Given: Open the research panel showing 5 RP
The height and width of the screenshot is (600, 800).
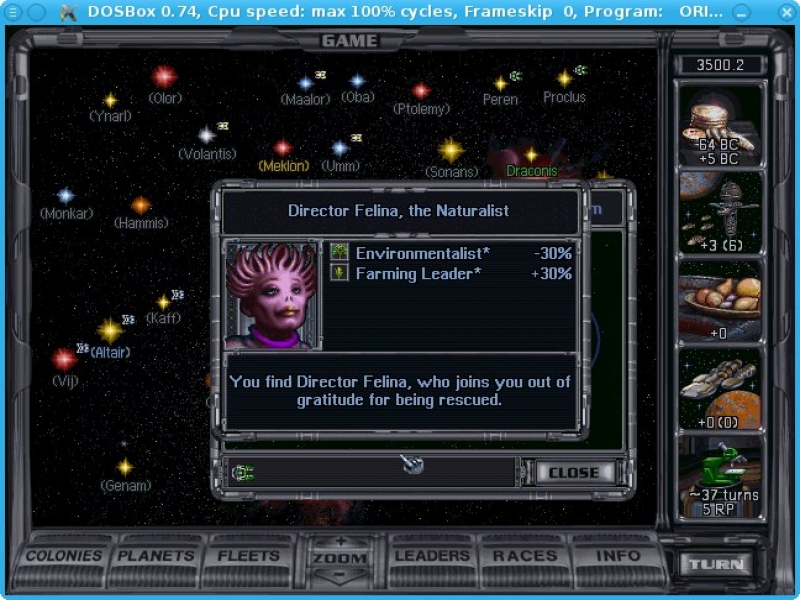Looking at the screenshot, I should (721, 477).
